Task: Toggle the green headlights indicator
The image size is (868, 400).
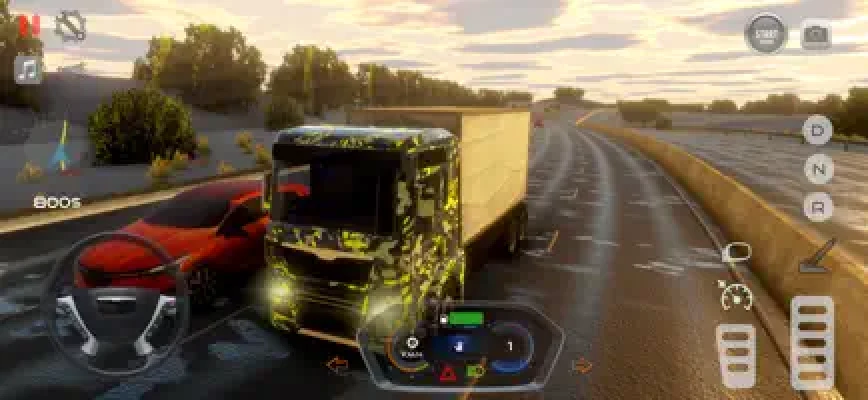Action: (477, 373)
